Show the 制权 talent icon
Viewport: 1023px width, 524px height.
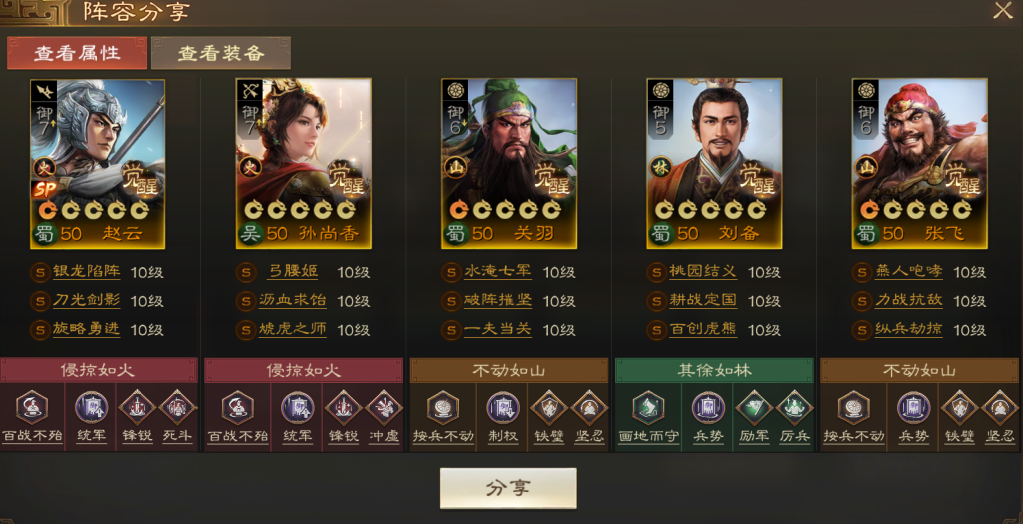click(503, 408)
